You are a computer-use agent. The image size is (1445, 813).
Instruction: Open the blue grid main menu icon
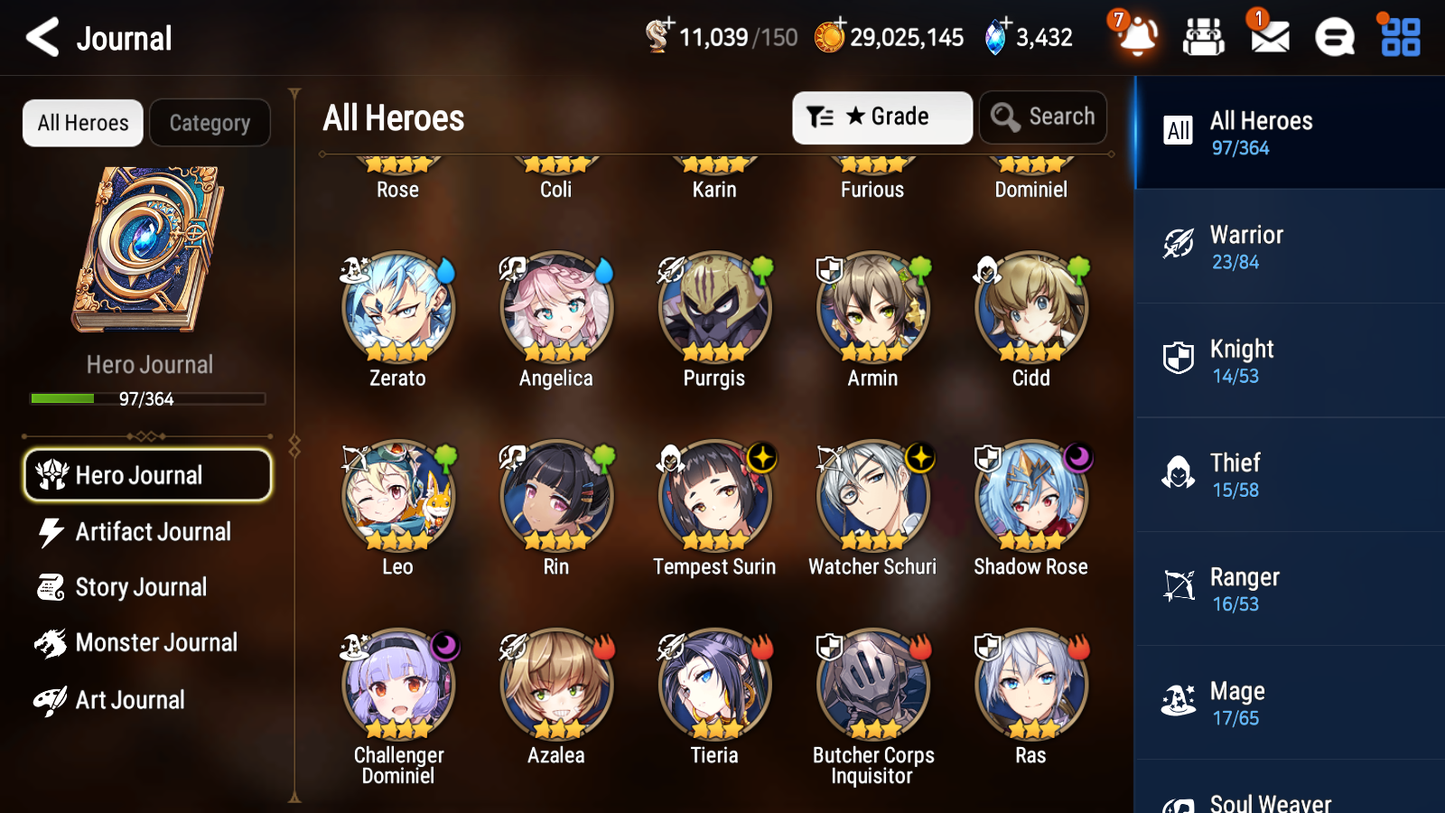pos(1399,37)
